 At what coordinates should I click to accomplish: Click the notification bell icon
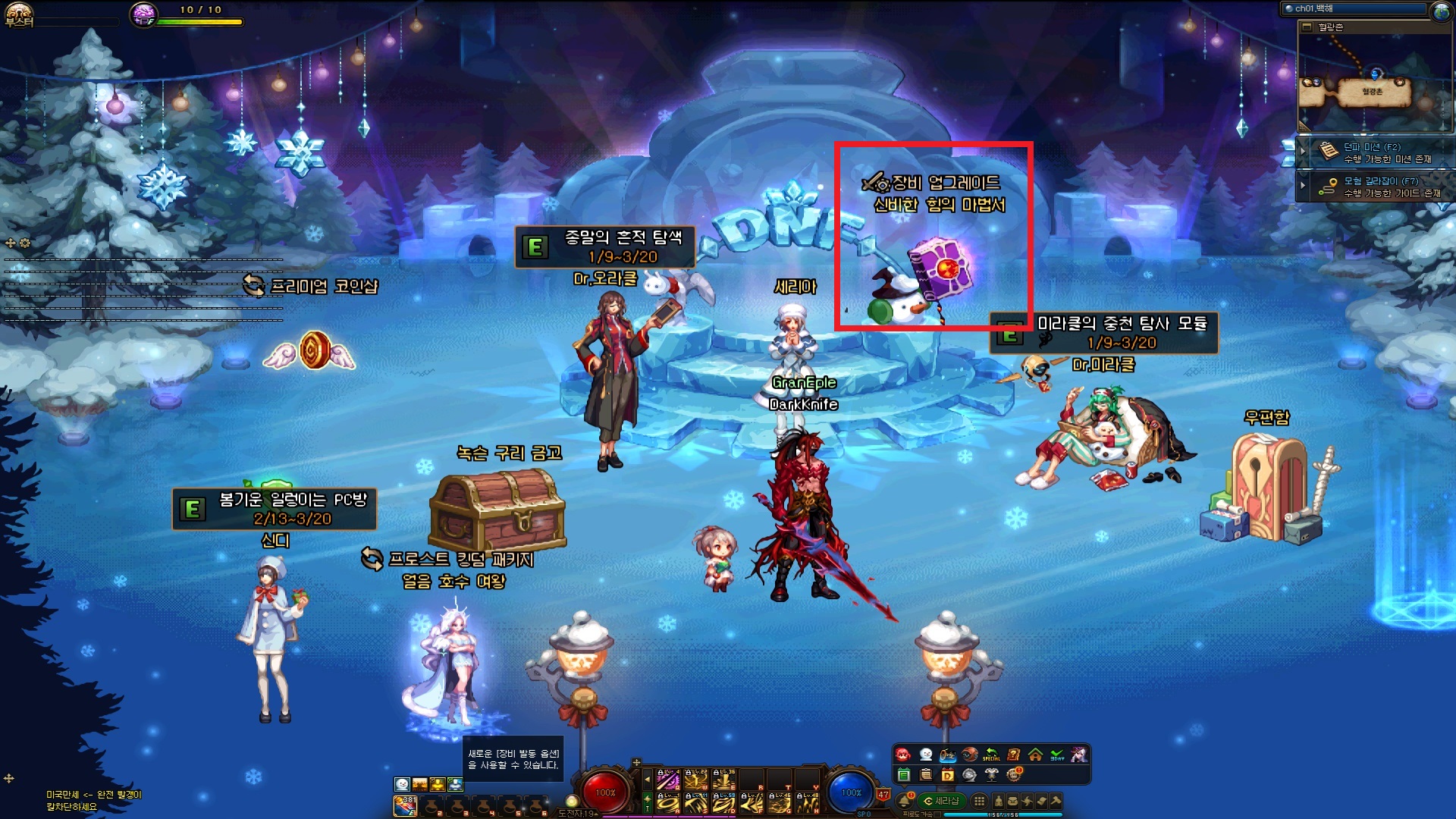[x=904, y=801]
